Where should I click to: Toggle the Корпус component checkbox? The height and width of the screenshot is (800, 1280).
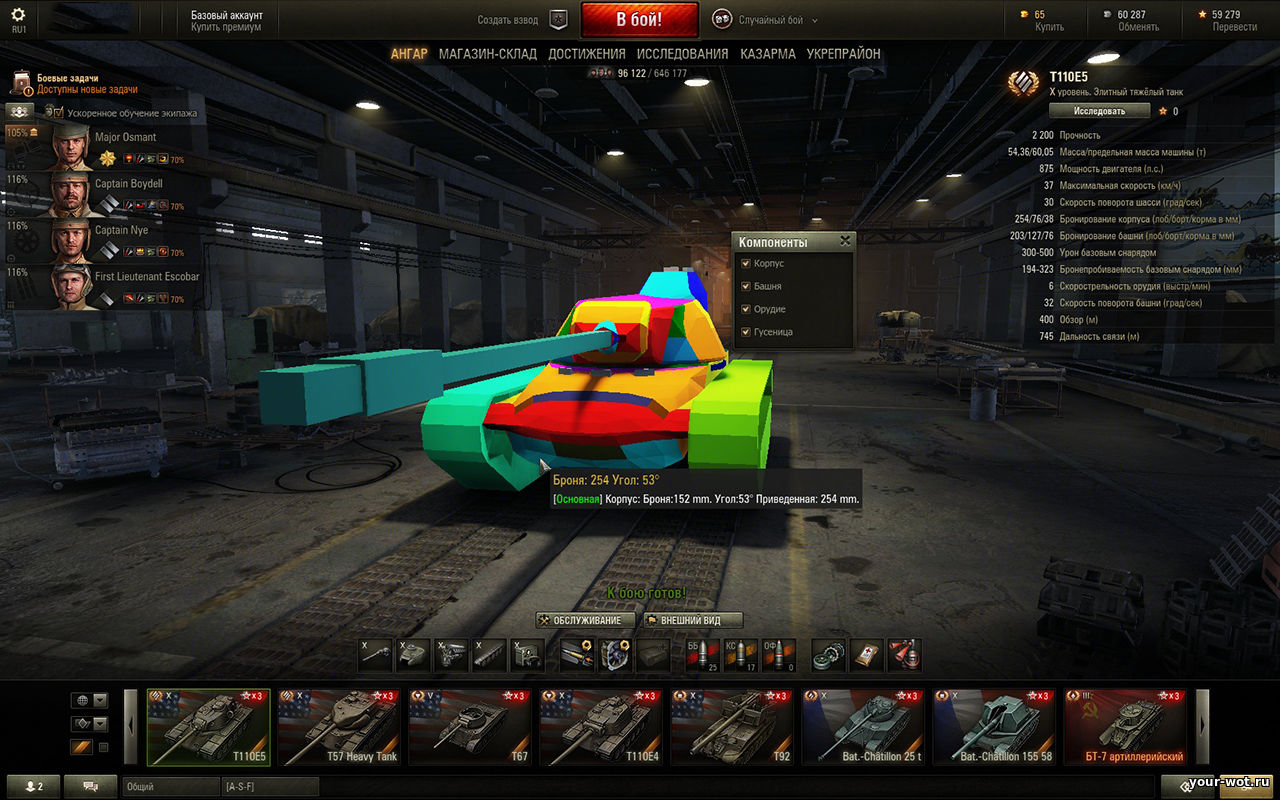click(x=745, y=264)
